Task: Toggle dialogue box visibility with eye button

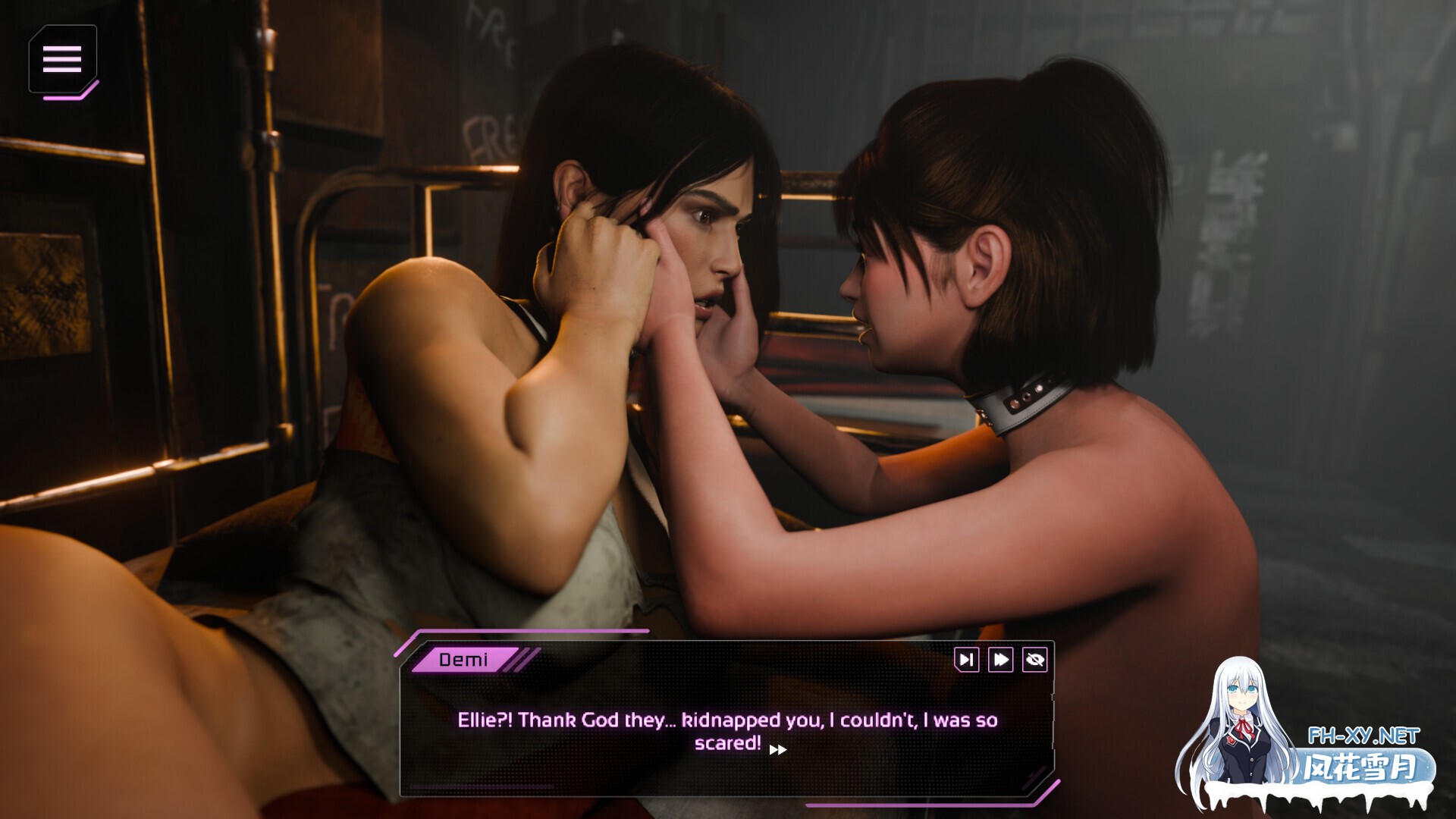Action: pyautogui.click(x=1035, y=661)
